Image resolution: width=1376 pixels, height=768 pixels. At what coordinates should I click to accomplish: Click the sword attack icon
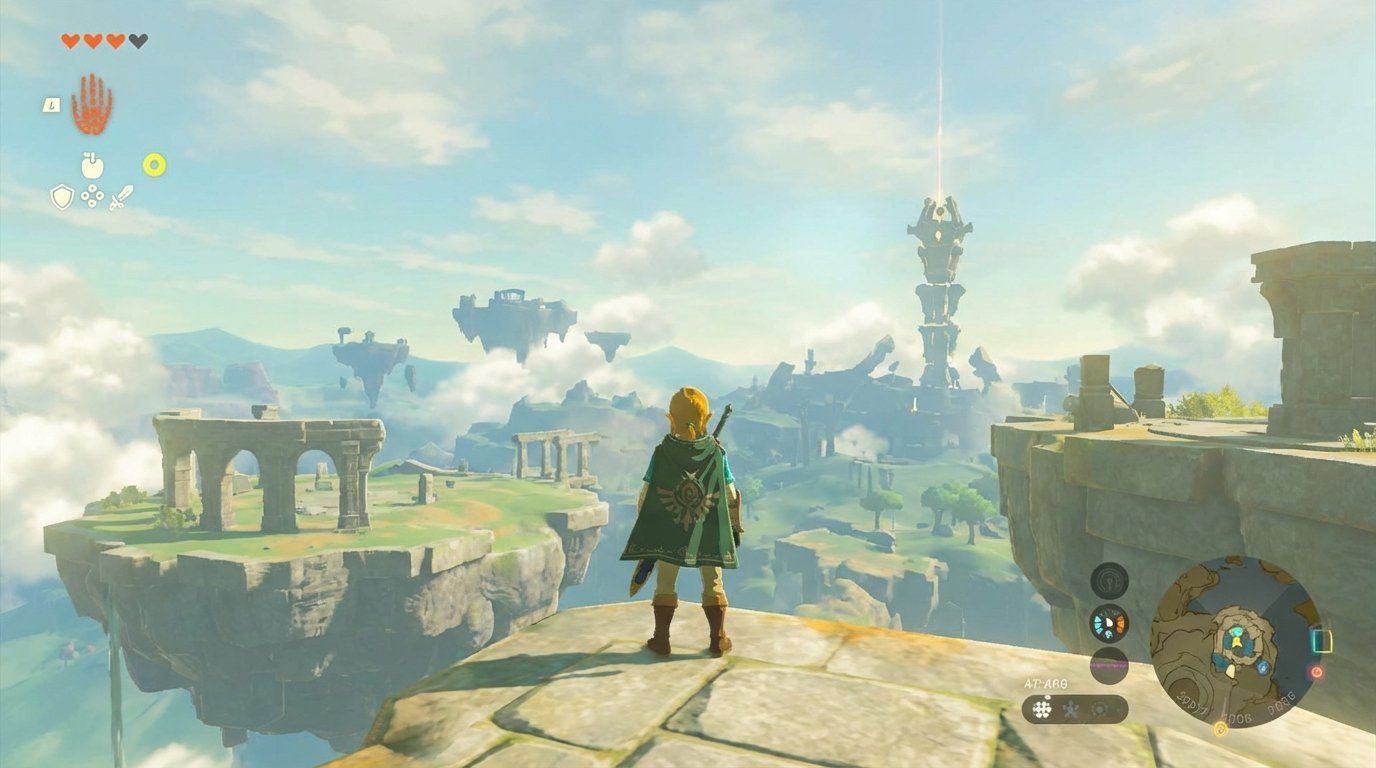tap(122, 197)
